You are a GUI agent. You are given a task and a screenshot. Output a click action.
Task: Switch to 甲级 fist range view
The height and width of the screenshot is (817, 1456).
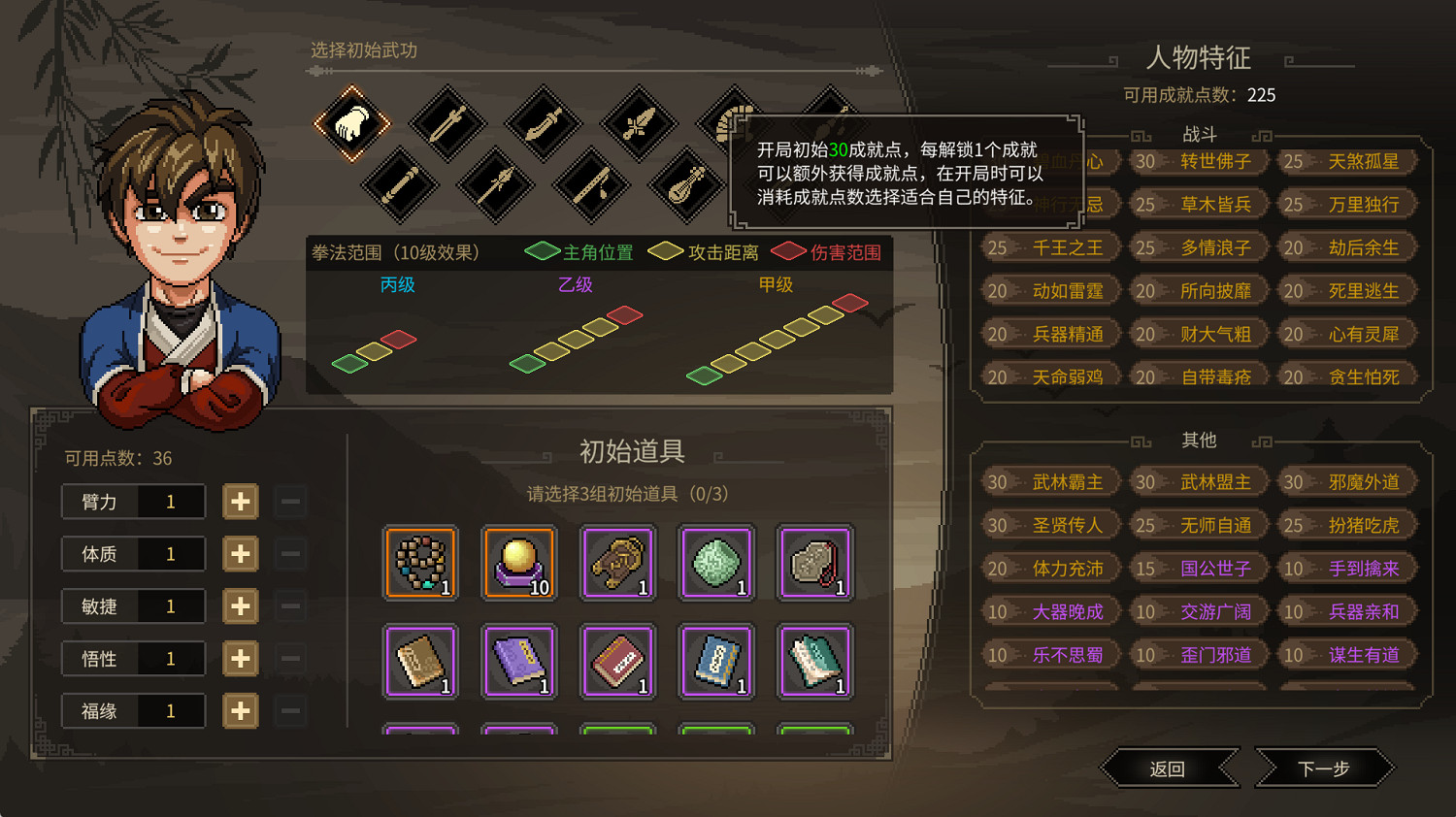tap(775, 285)
